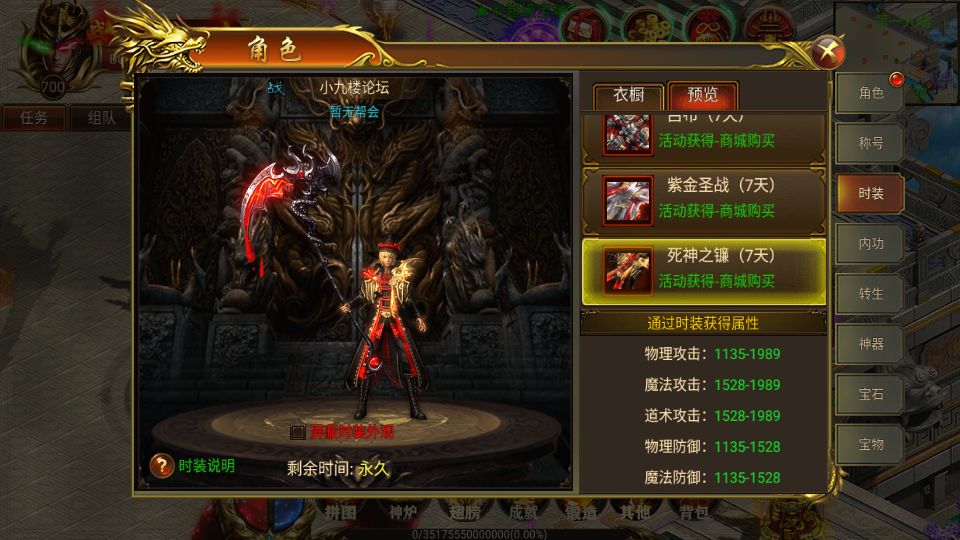
Task: Switch to the 翅膀 wings tab
Action: point(465,513)
